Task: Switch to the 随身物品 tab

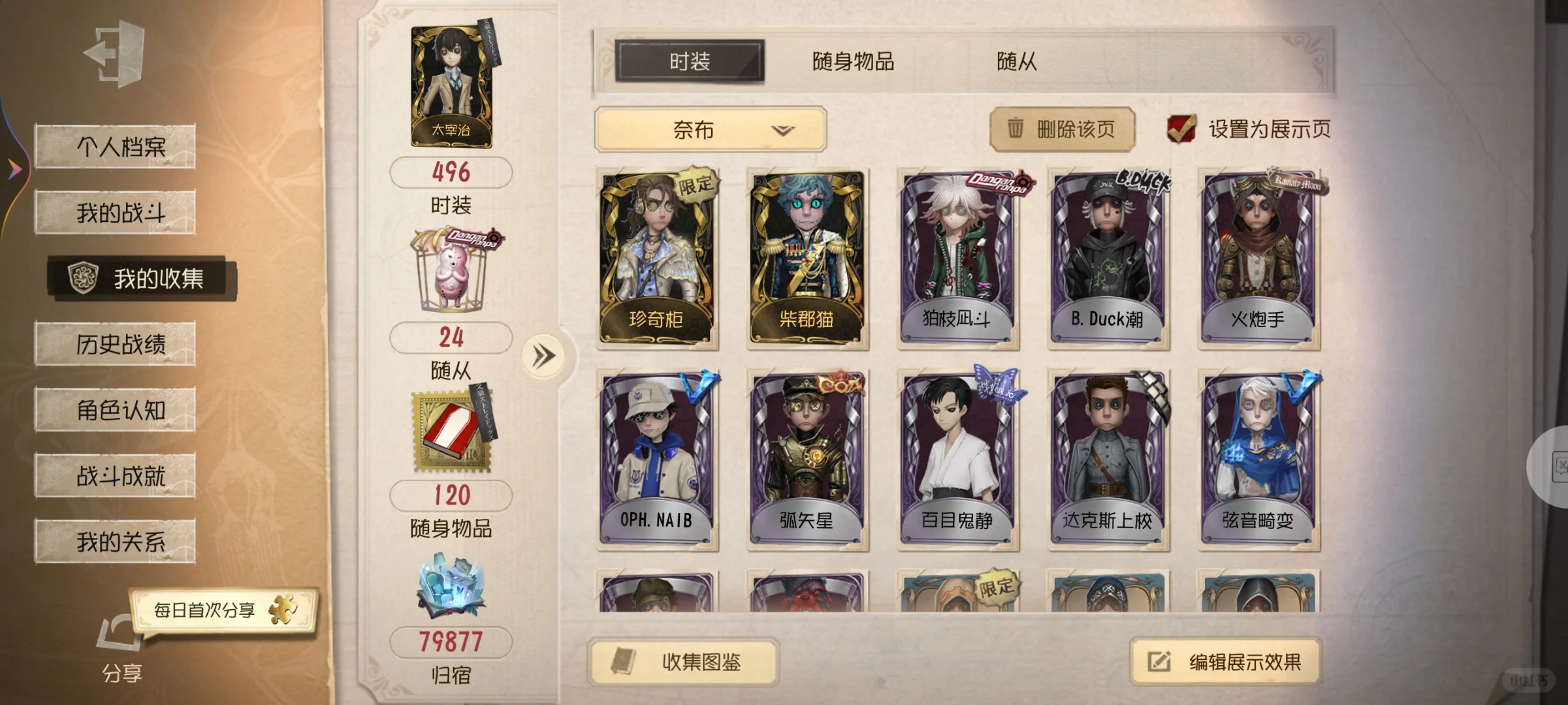Action: (852, 62)
